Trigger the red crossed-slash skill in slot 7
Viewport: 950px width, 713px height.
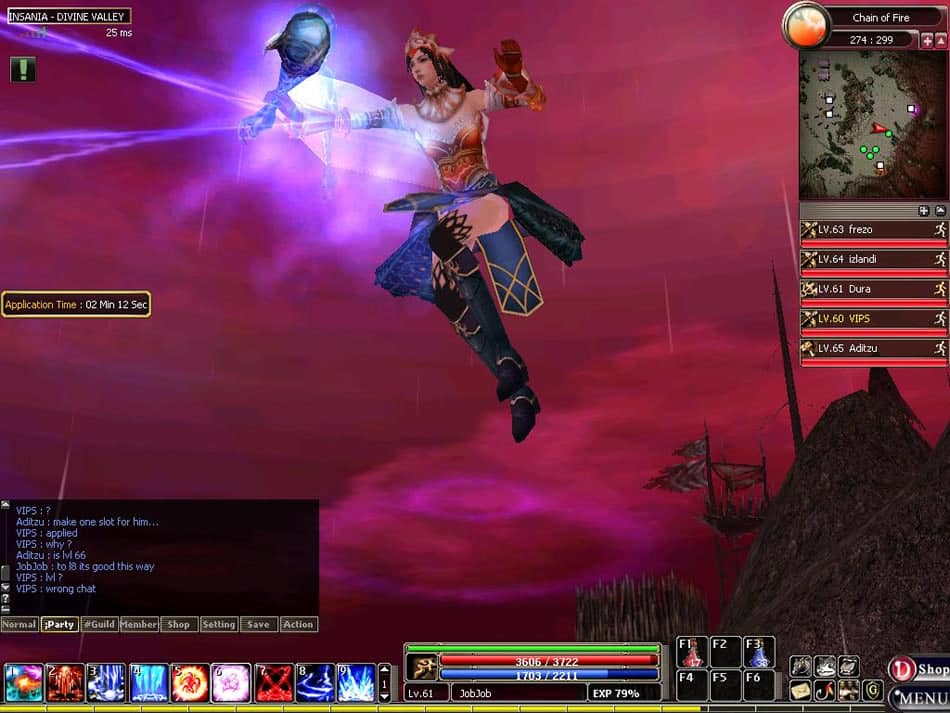(273, 682)
